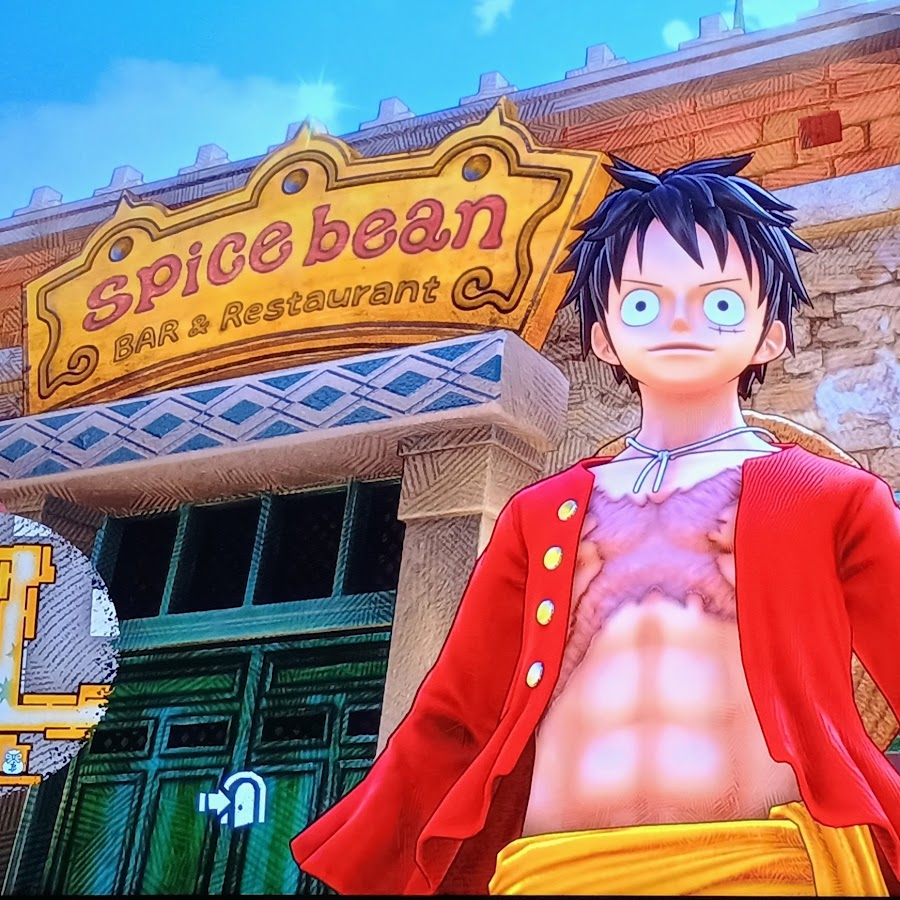Select the money bag marker on minimap
900x900 pixels.
pos(13,760)
